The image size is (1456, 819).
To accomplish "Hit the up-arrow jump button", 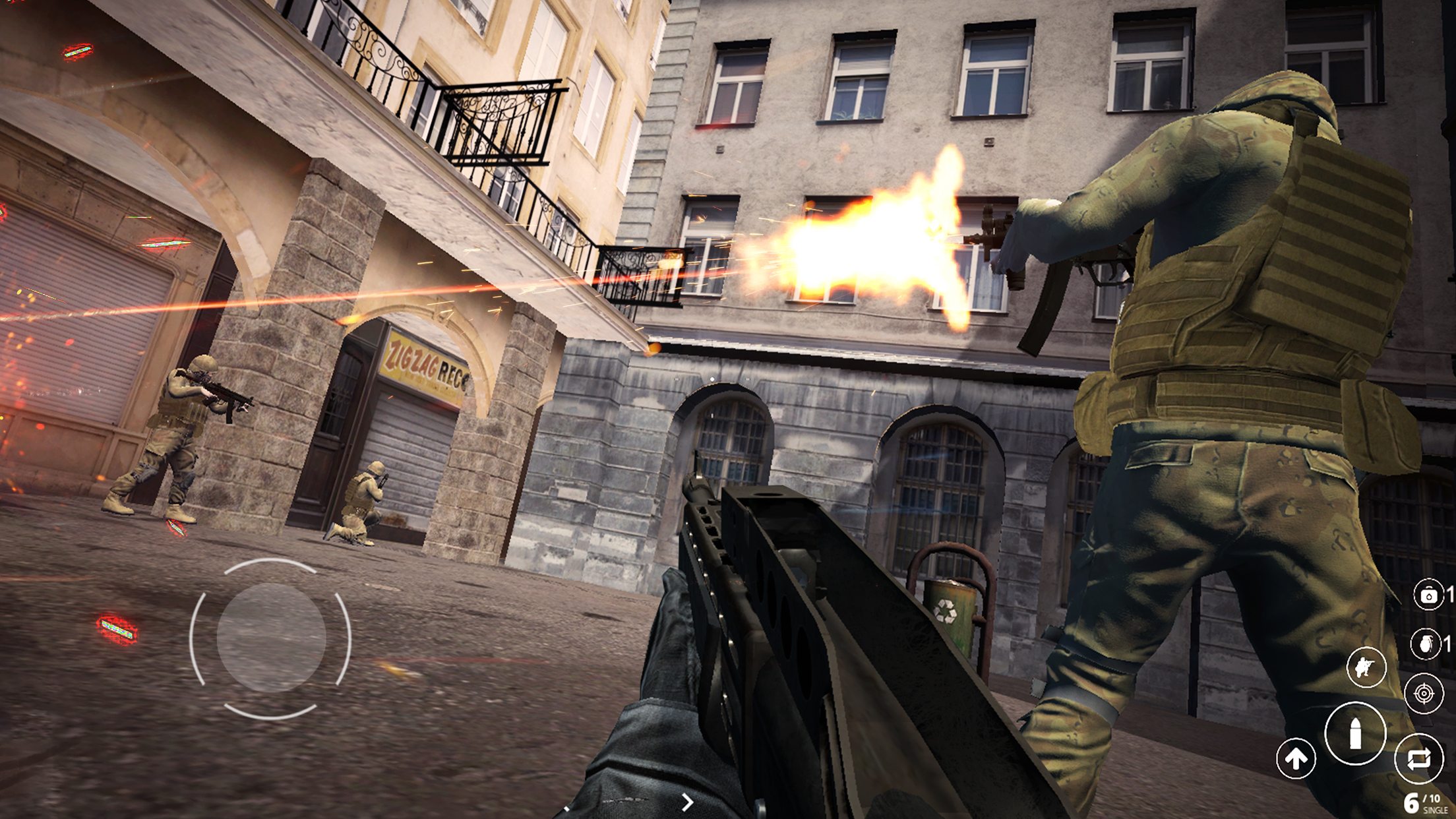I will point(1296,759).
